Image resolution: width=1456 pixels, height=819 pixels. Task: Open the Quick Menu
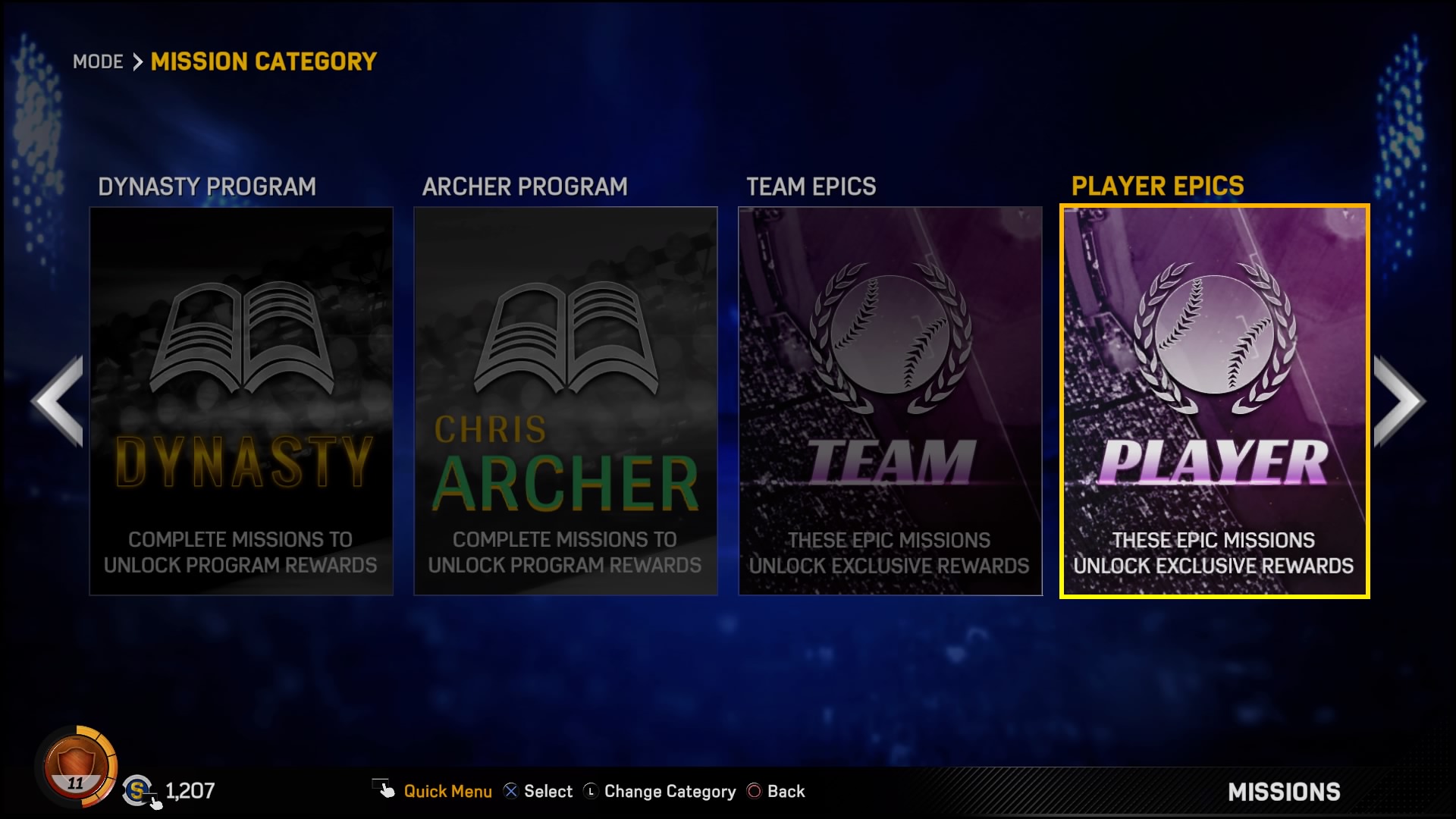tap(447, 791)
